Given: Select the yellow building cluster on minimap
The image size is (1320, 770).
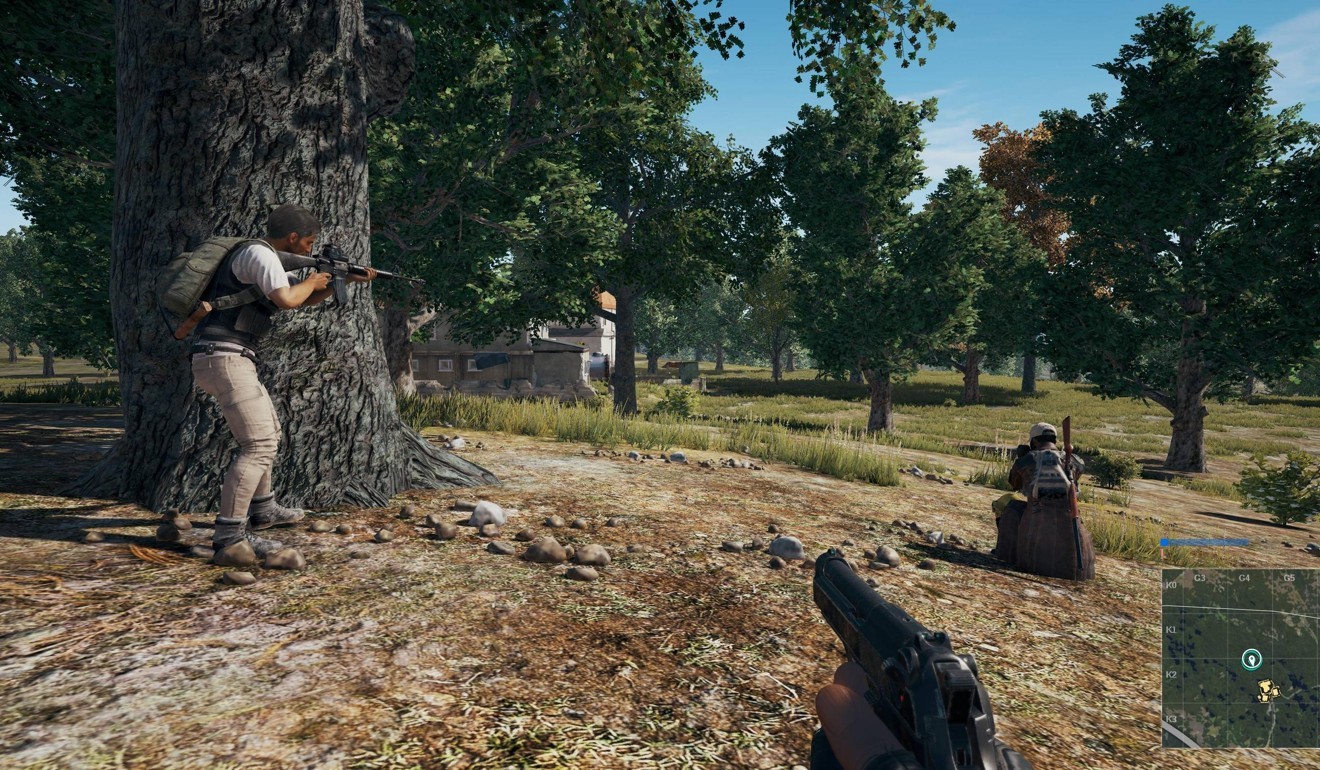Looking at the screenshot, I should tap(1268, 689).
